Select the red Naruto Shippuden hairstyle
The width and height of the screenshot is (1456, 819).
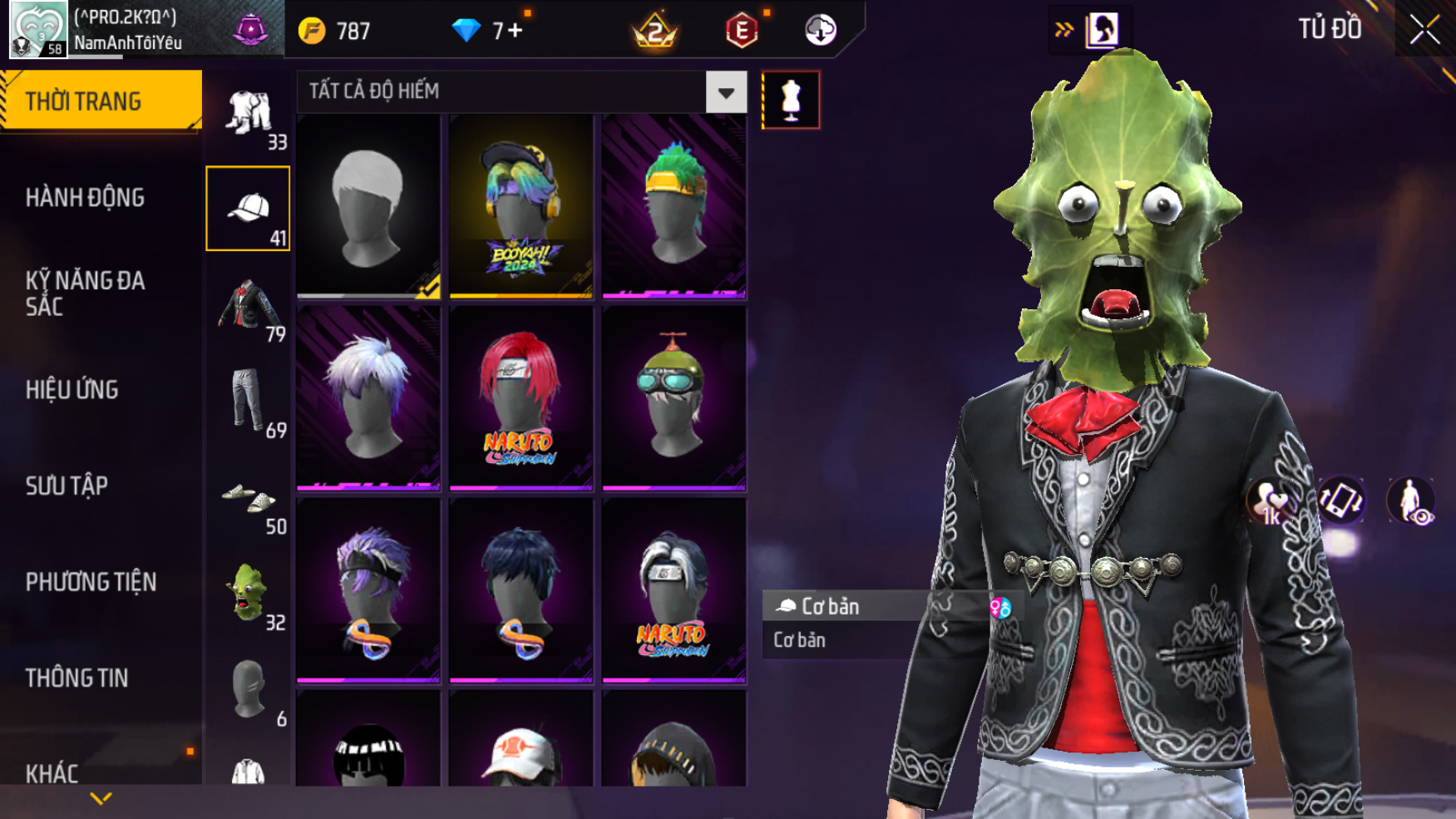click(521, 397)
